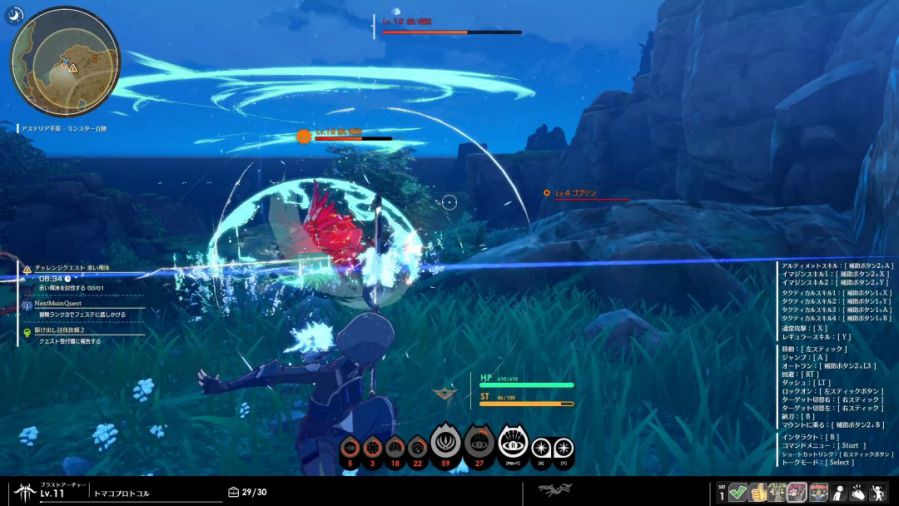Activate the skill with cooldown 22
Image resolution: width=899 pixels, height=506 pixels.
point(417,449)
